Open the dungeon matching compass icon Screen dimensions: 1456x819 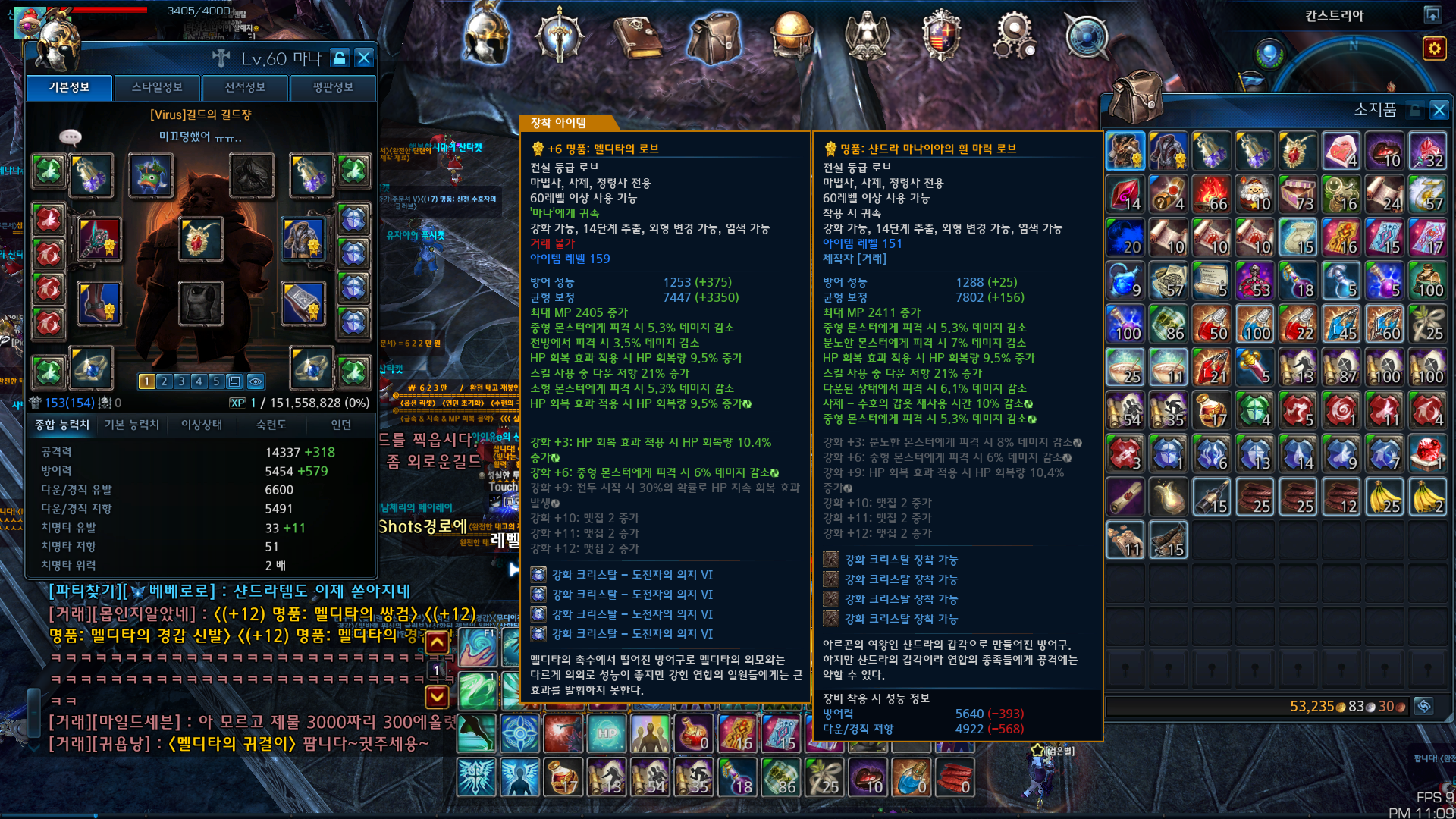point(1088,34)
